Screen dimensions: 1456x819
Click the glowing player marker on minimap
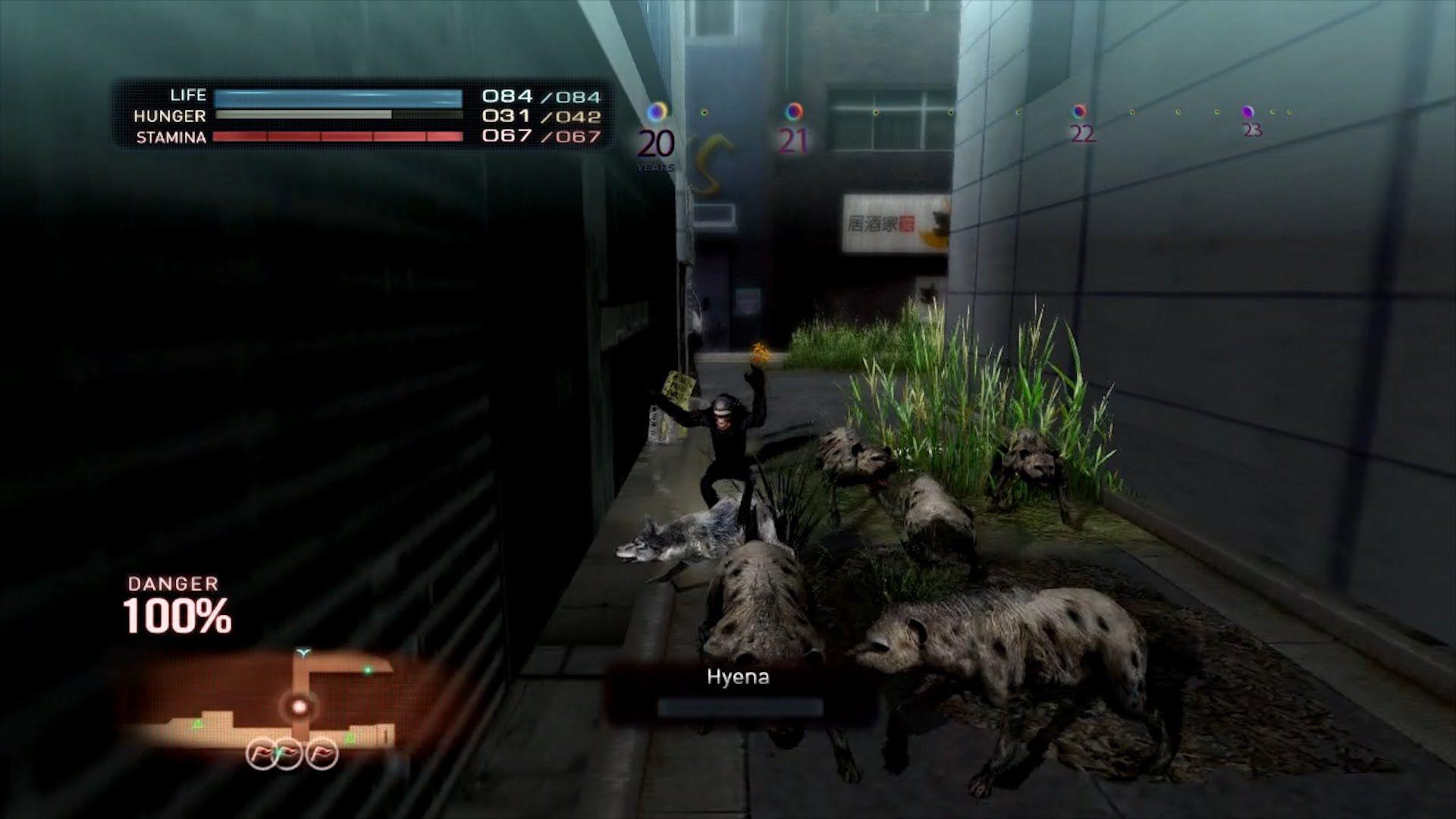pyautogui.click(x=299, y=707)
